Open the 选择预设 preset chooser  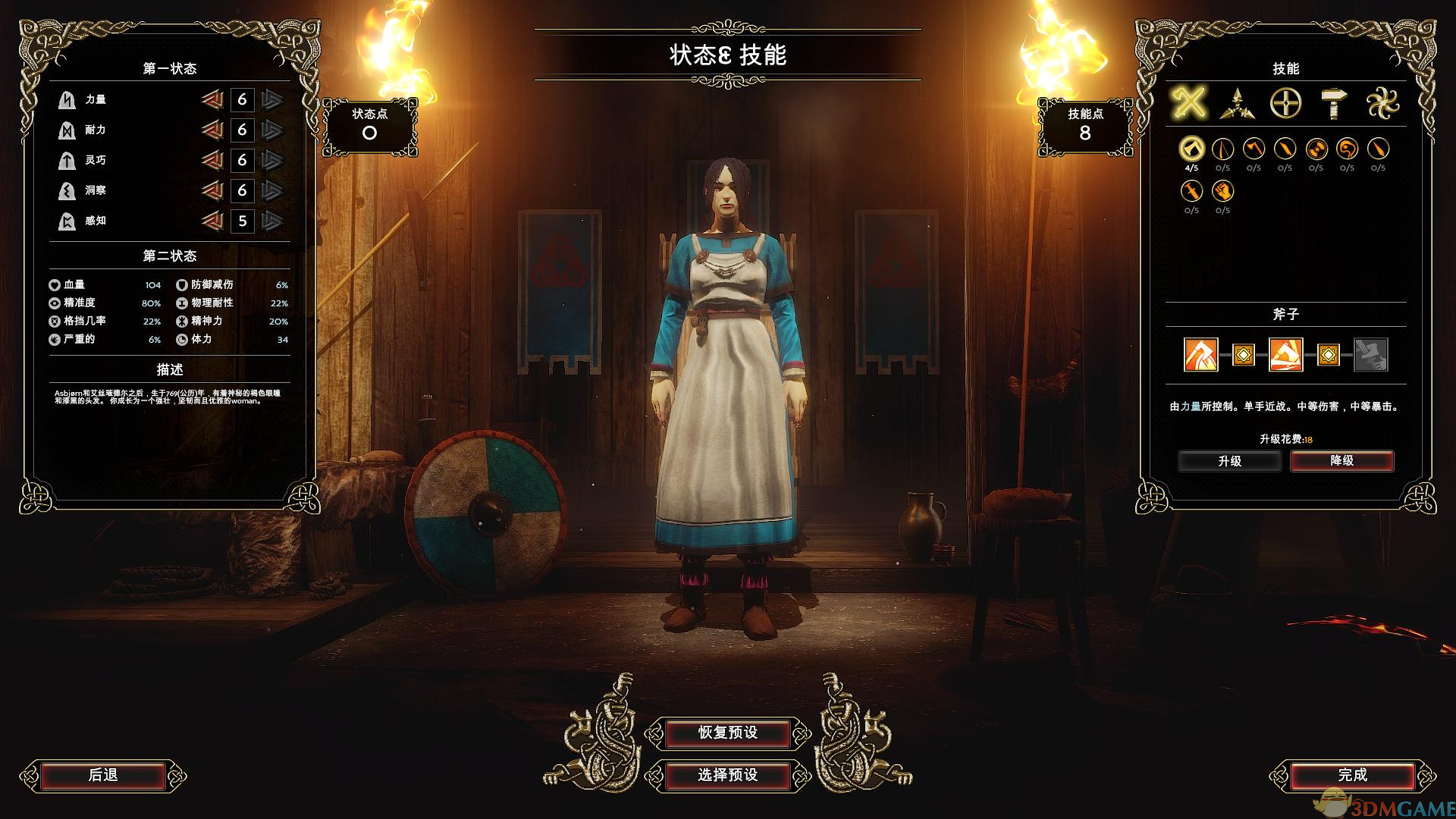pyautogui.click(x=727, y=775)
